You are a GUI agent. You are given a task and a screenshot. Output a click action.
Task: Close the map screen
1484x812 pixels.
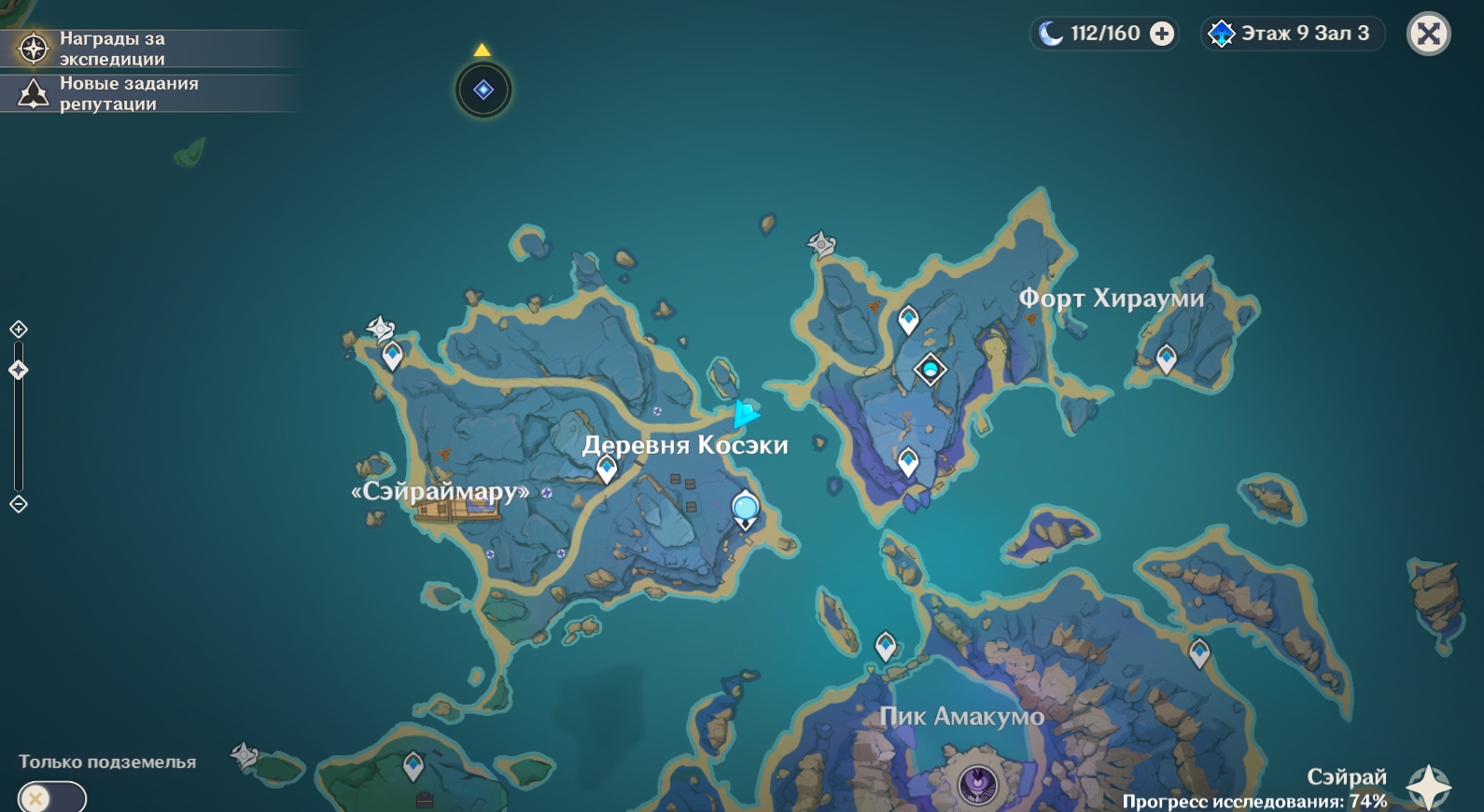[1428, 34]
